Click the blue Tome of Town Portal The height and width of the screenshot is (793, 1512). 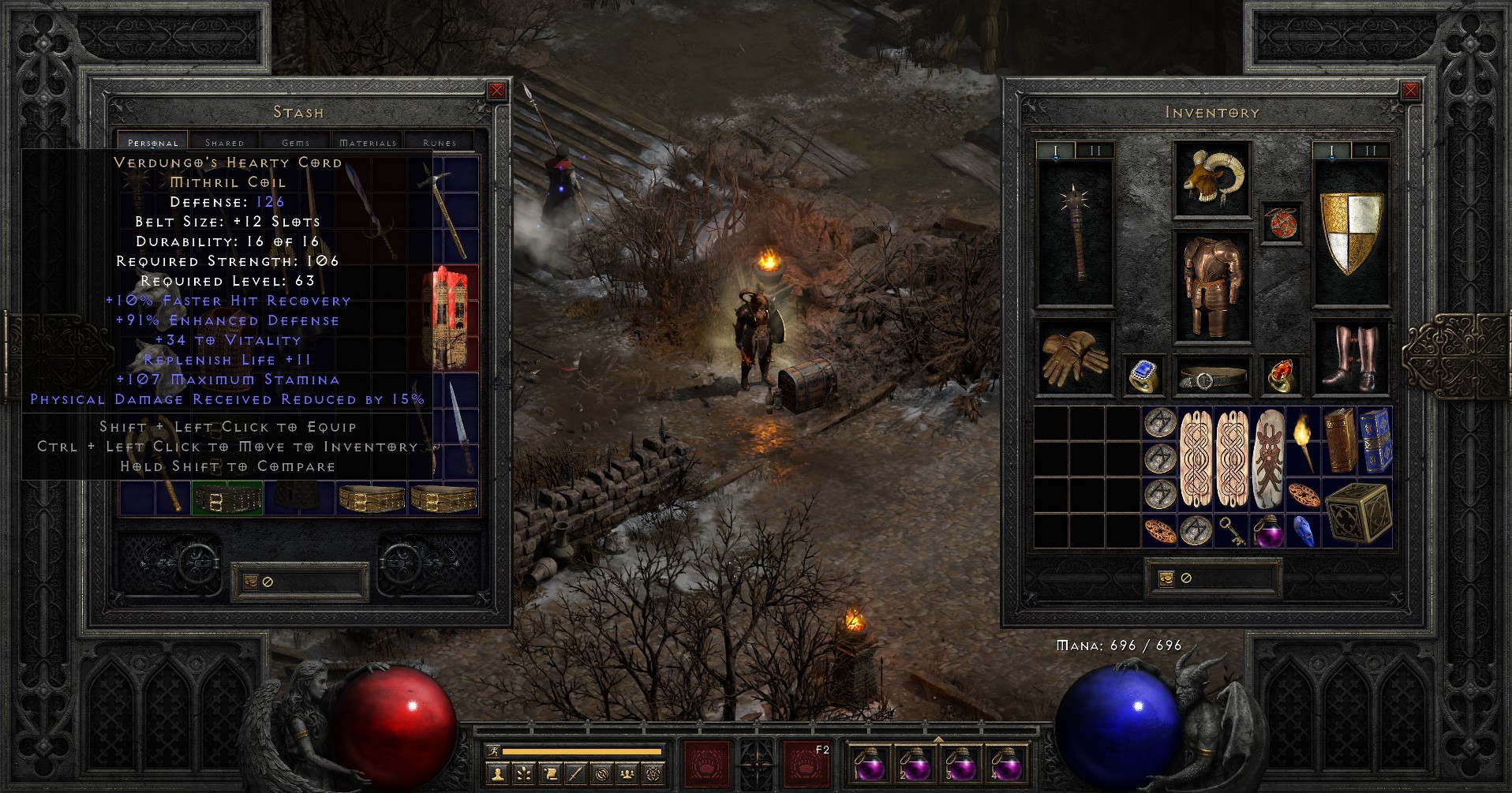point(1376,442)
